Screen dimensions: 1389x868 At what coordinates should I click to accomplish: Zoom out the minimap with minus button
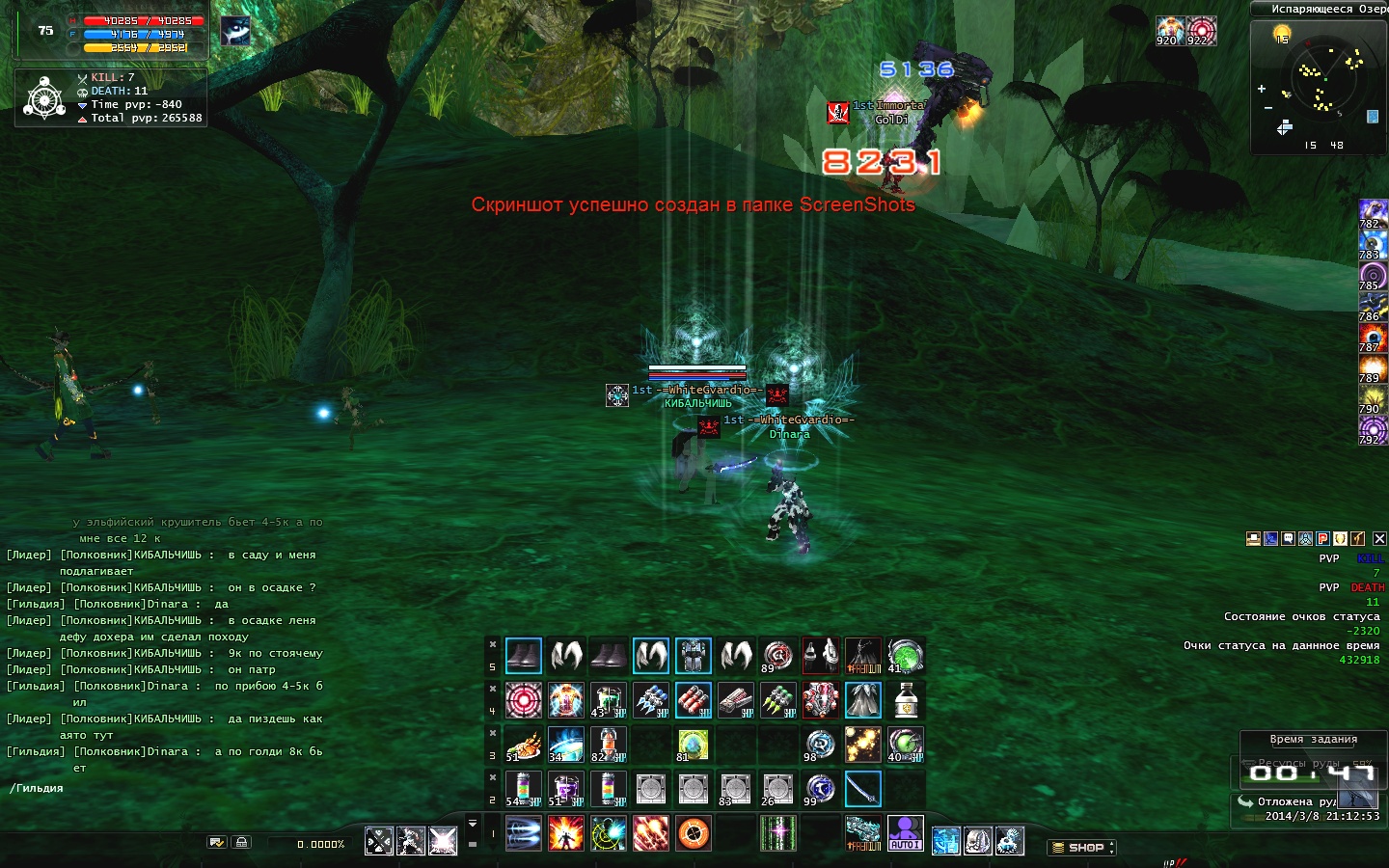click(1267, 108)
